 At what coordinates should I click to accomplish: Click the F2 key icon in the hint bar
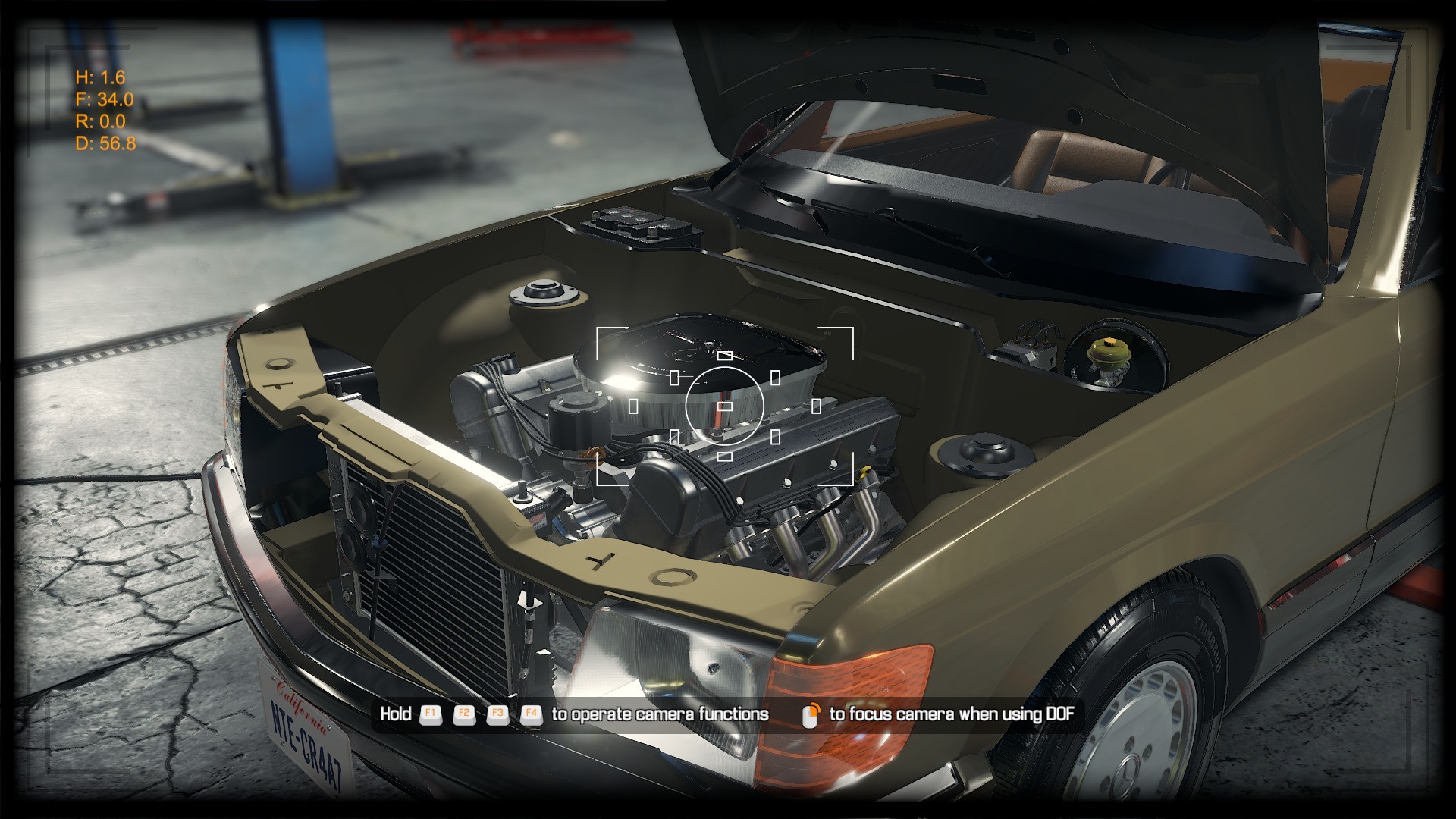click(x=463, y=714)
